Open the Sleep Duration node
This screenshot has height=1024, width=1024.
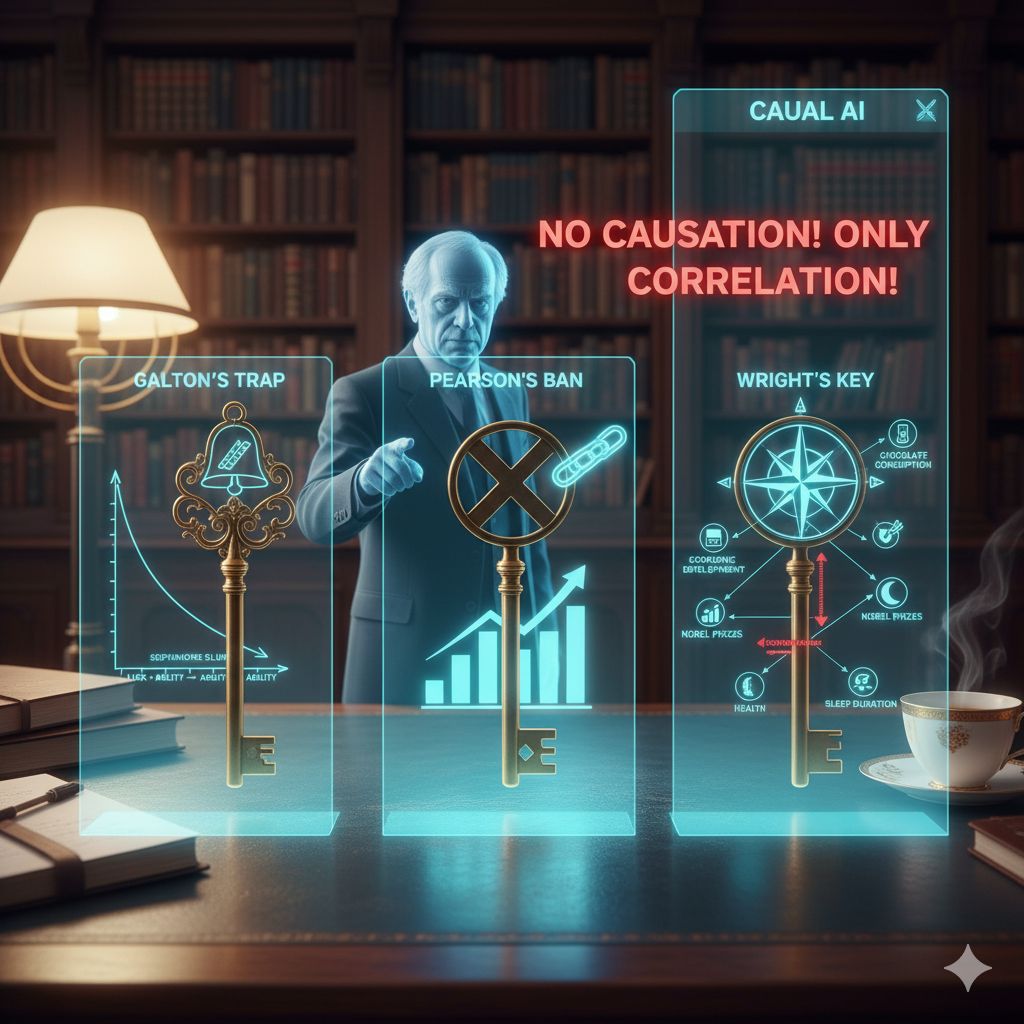[x=863, y=683]
